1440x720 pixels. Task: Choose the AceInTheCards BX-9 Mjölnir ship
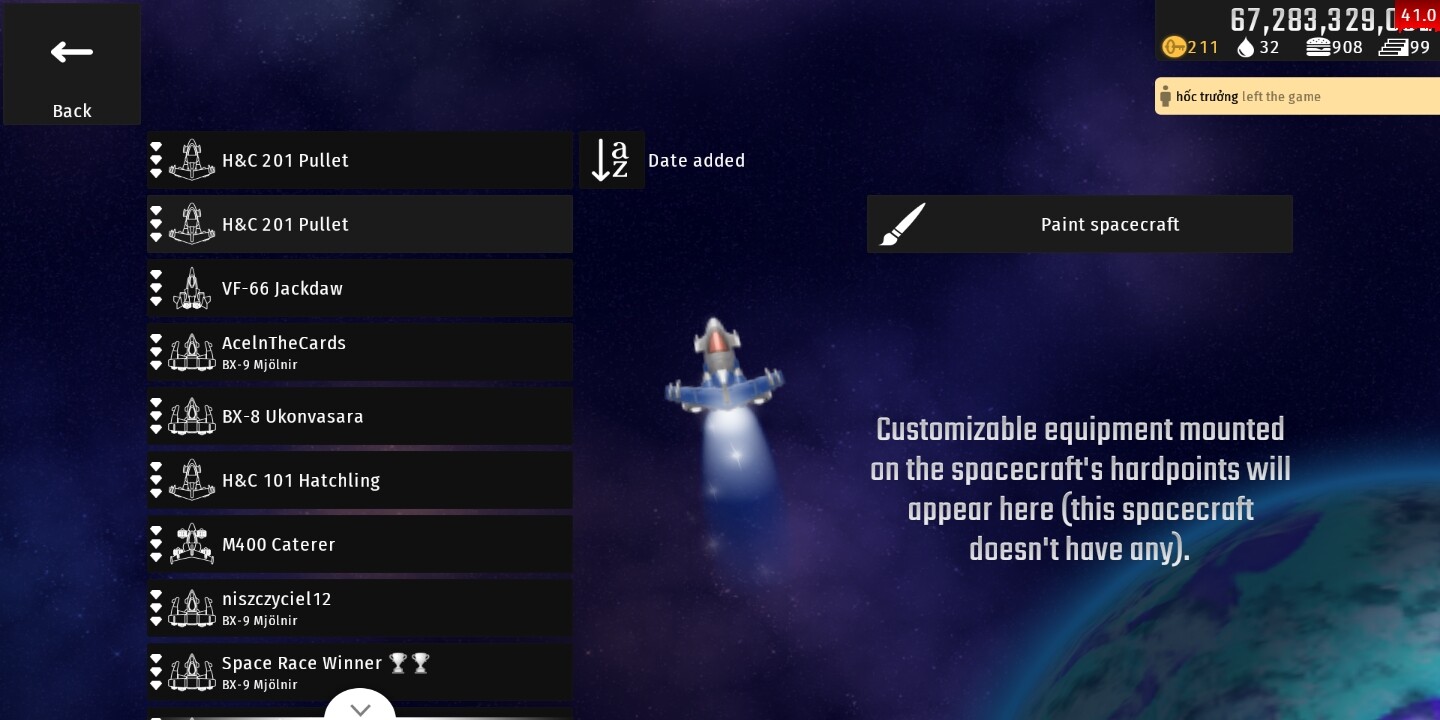360,352
